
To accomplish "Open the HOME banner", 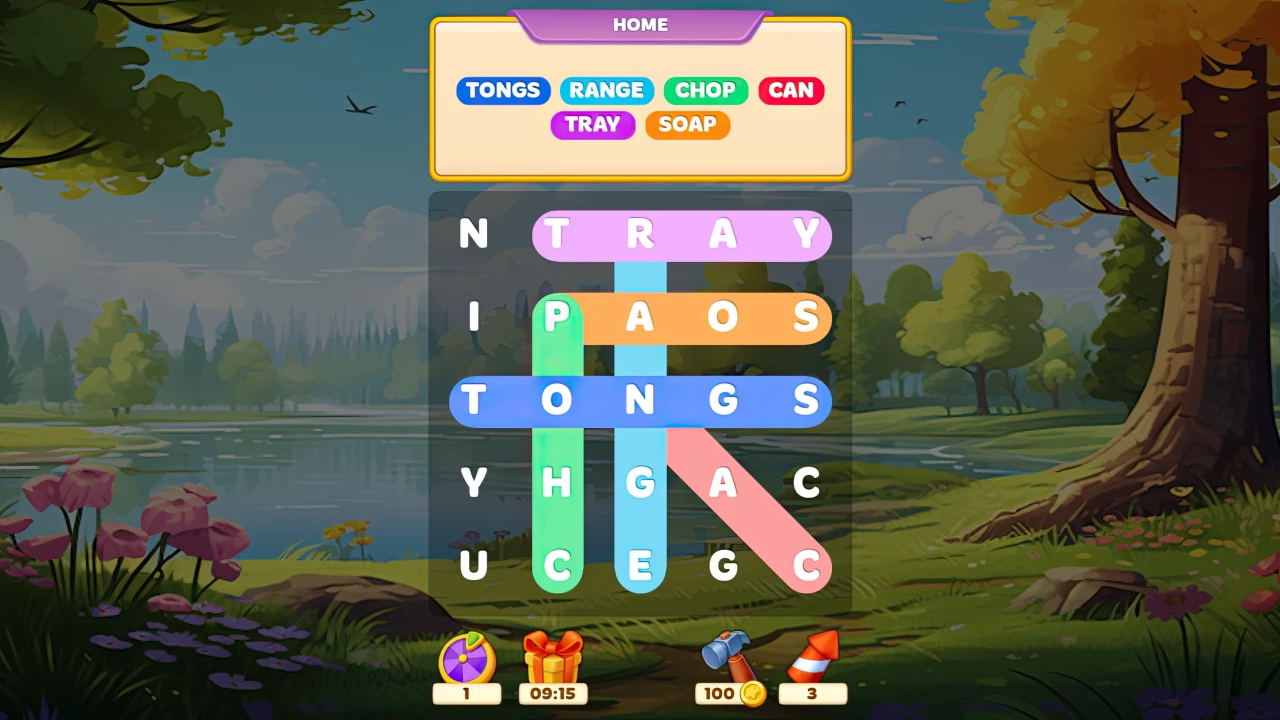I will [640, 25].
